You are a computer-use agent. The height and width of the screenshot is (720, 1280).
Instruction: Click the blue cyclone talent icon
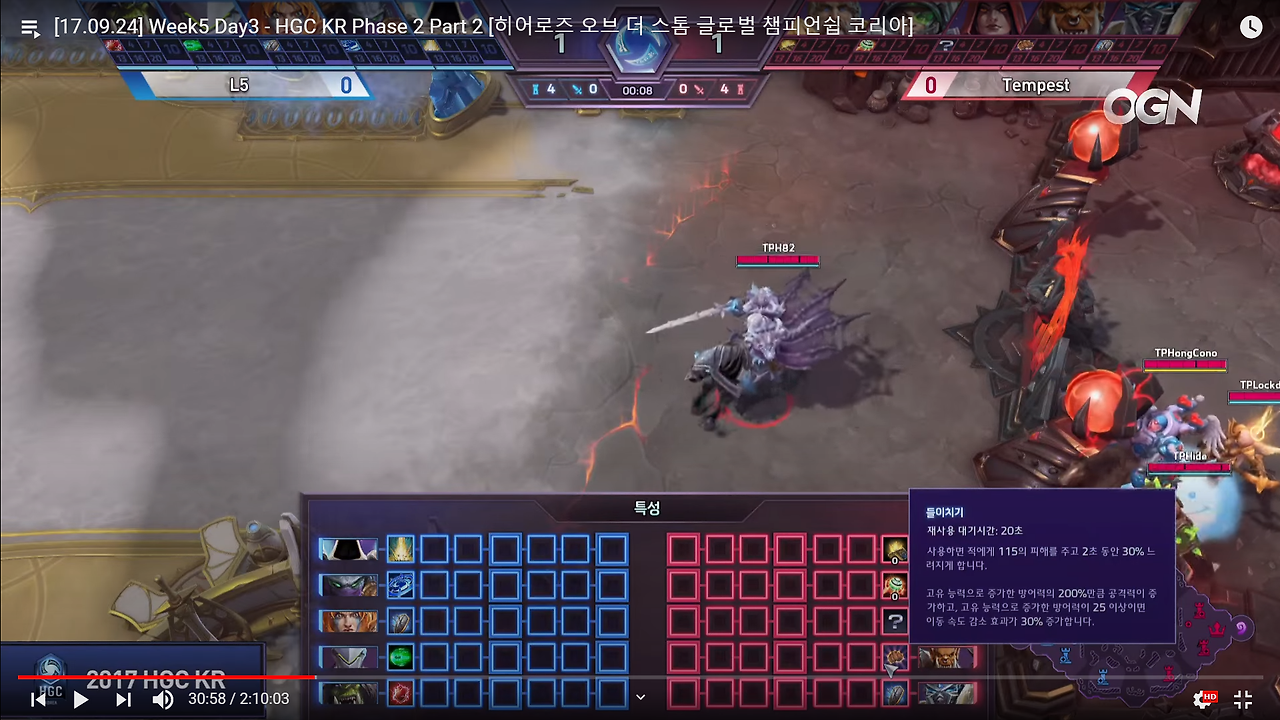pos(400,585)
